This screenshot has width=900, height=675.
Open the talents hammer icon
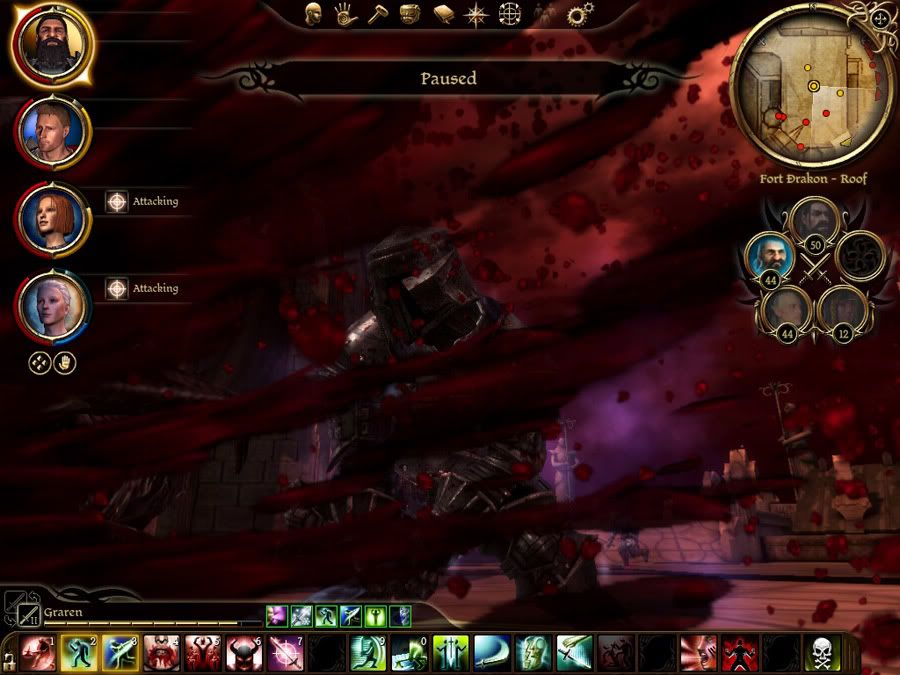[x=376, y=15]
